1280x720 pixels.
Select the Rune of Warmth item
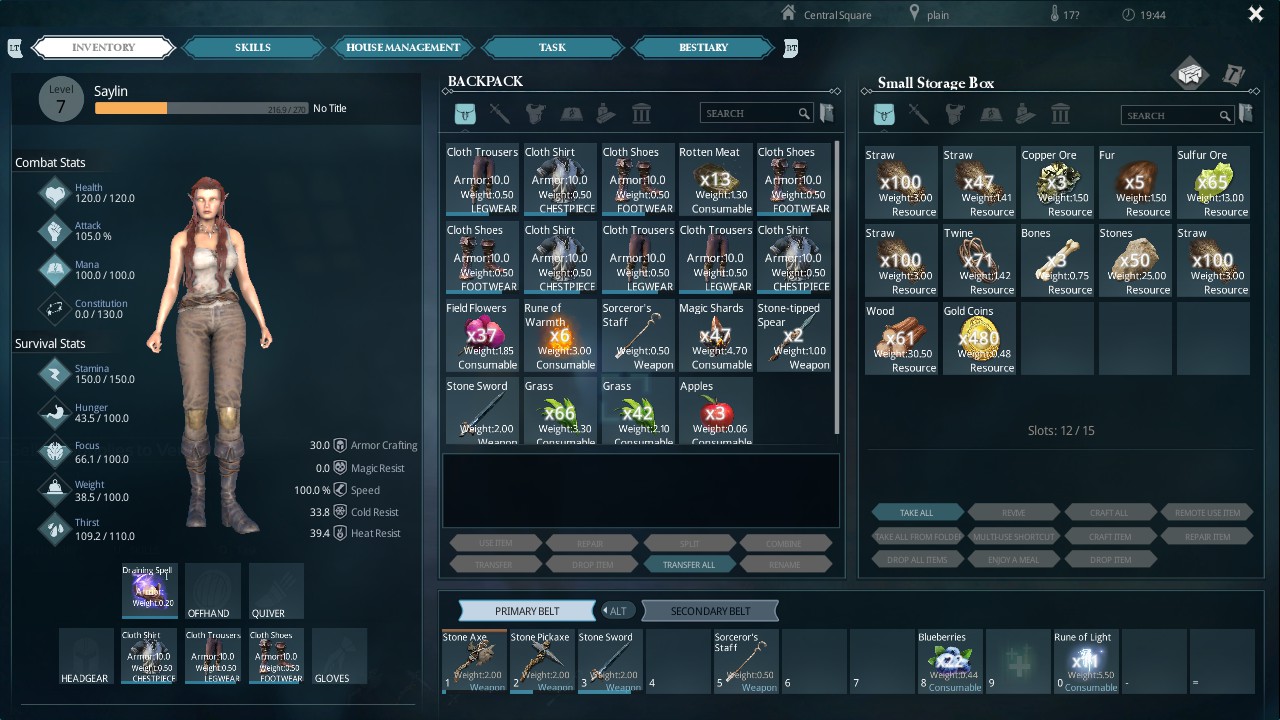point(559,336)
